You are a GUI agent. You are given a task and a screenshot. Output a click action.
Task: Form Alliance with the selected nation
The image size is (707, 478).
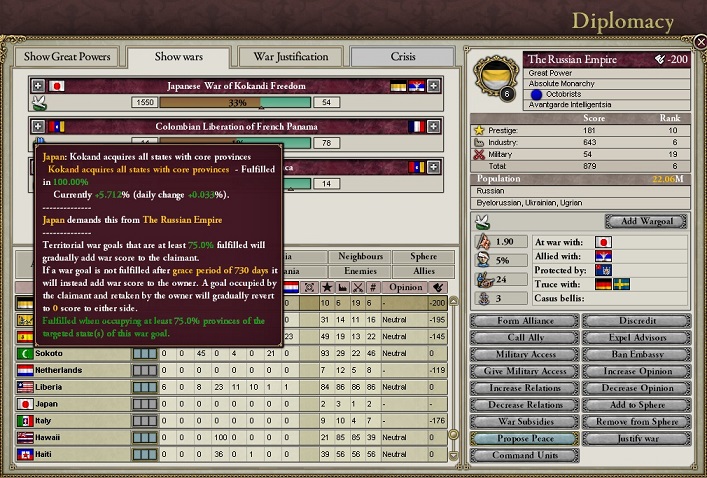(x=525, y=321)
